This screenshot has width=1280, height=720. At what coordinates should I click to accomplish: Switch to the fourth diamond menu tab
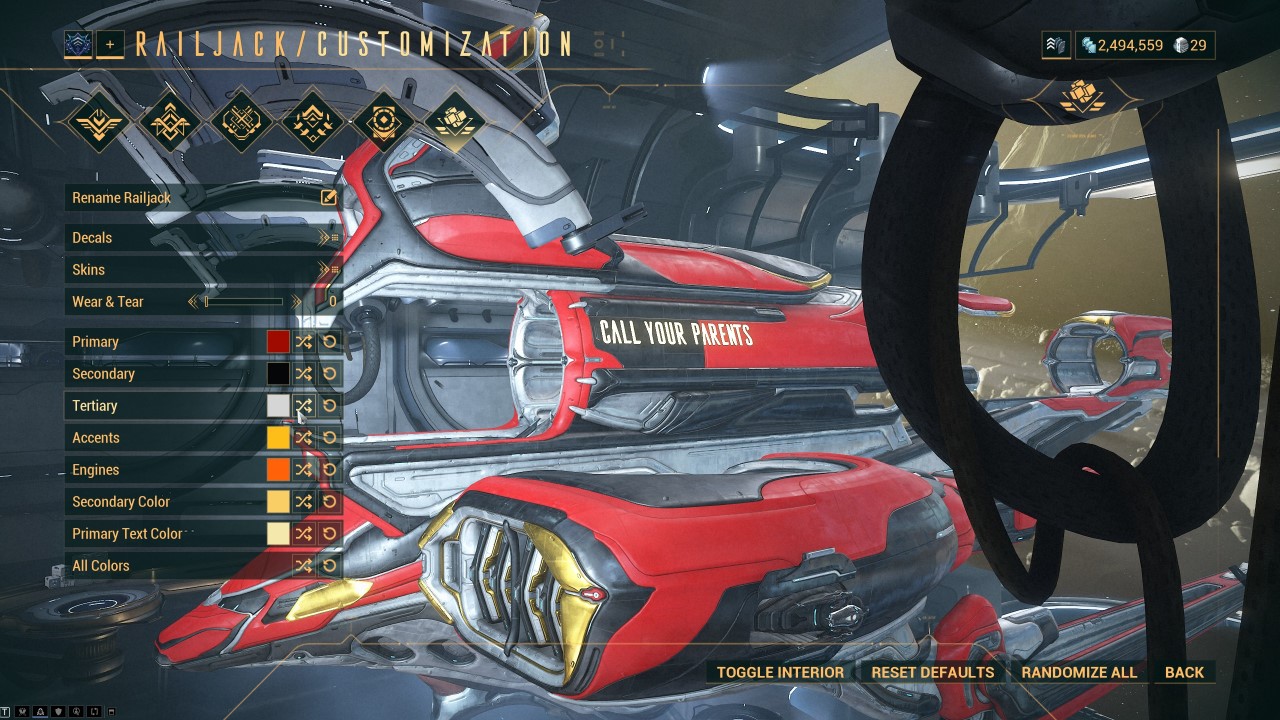(x=311, y=122)
